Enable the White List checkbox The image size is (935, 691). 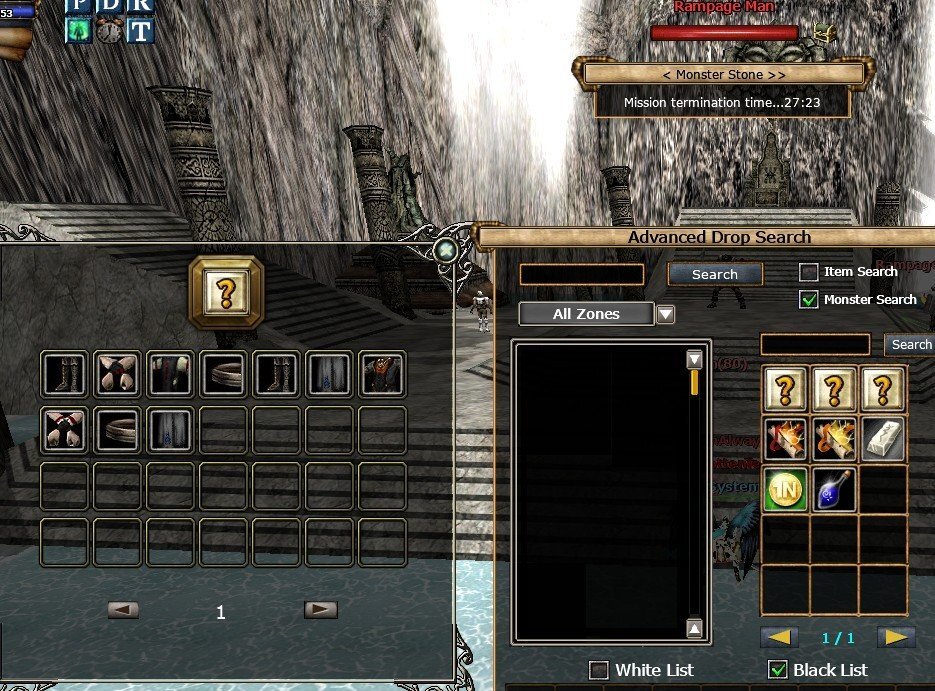point(599,670)
